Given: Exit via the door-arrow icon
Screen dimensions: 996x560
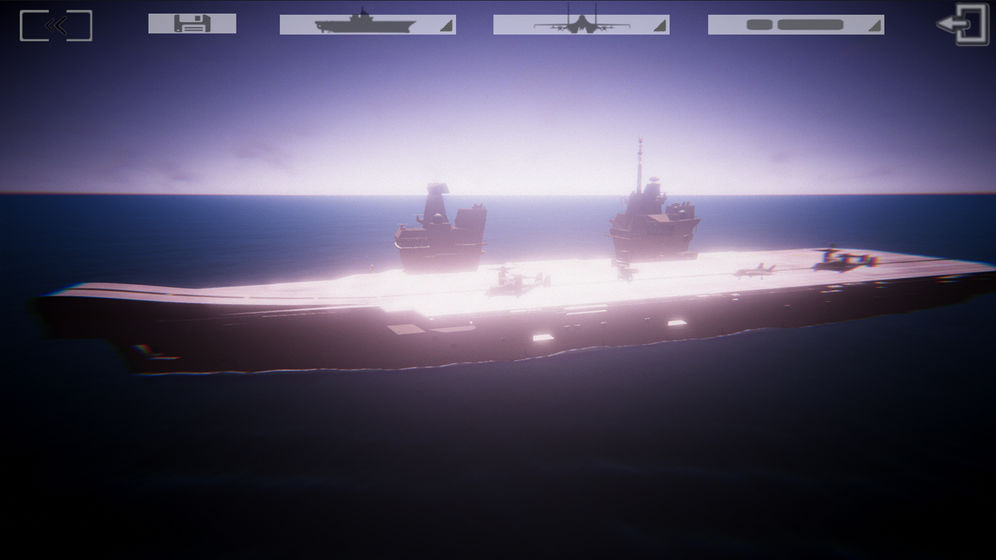Looking at the screenshot, I should point(962,25).
